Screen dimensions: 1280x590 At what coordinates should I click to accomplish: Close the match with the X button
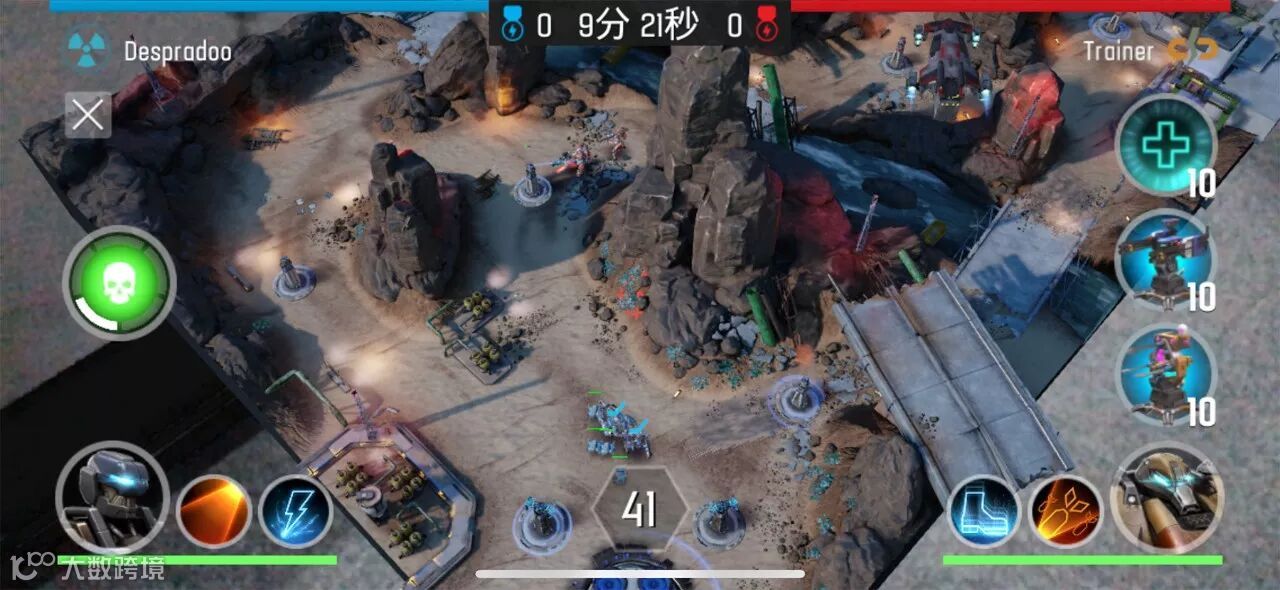click(88, 115)
